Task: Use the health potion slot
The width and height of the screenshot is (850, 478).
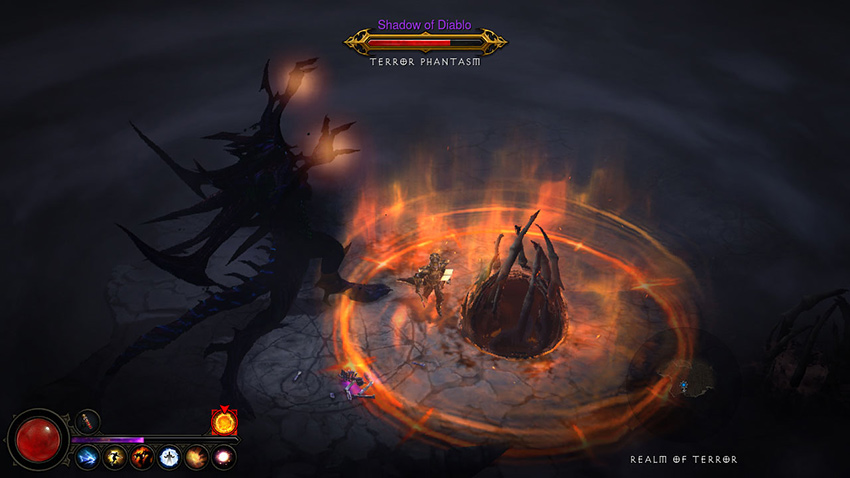Action: (88, 421)
